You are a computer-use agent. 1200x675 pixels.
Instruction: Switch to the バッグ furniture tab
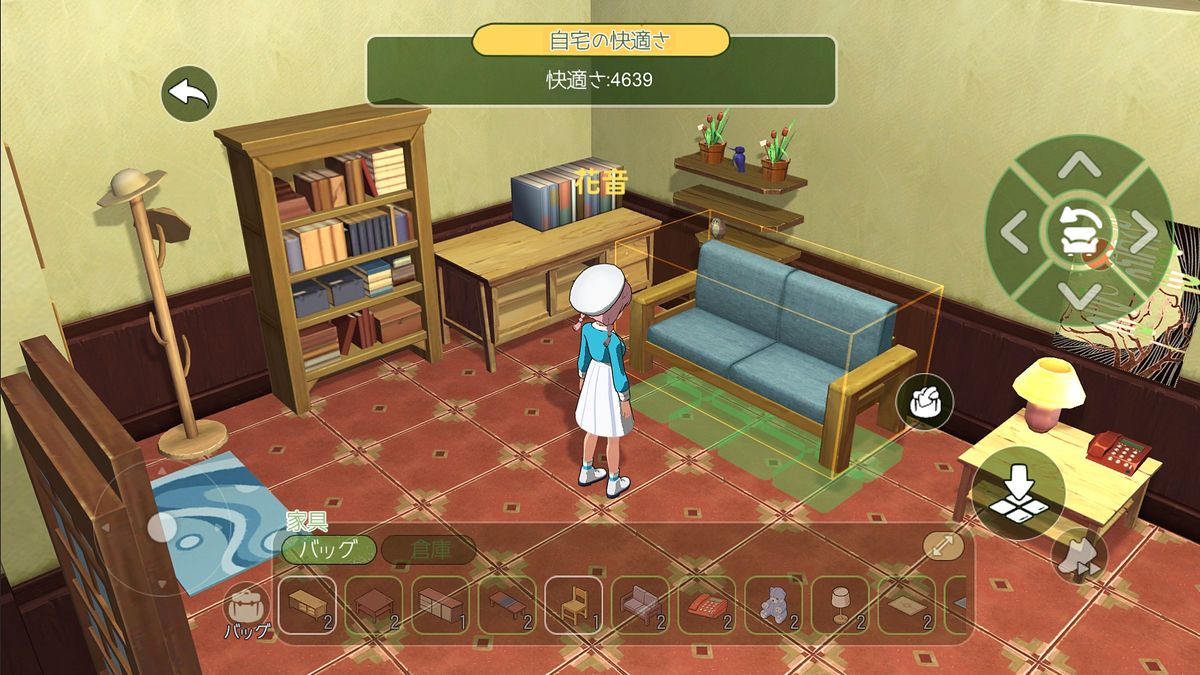click(x=329, y=549)
